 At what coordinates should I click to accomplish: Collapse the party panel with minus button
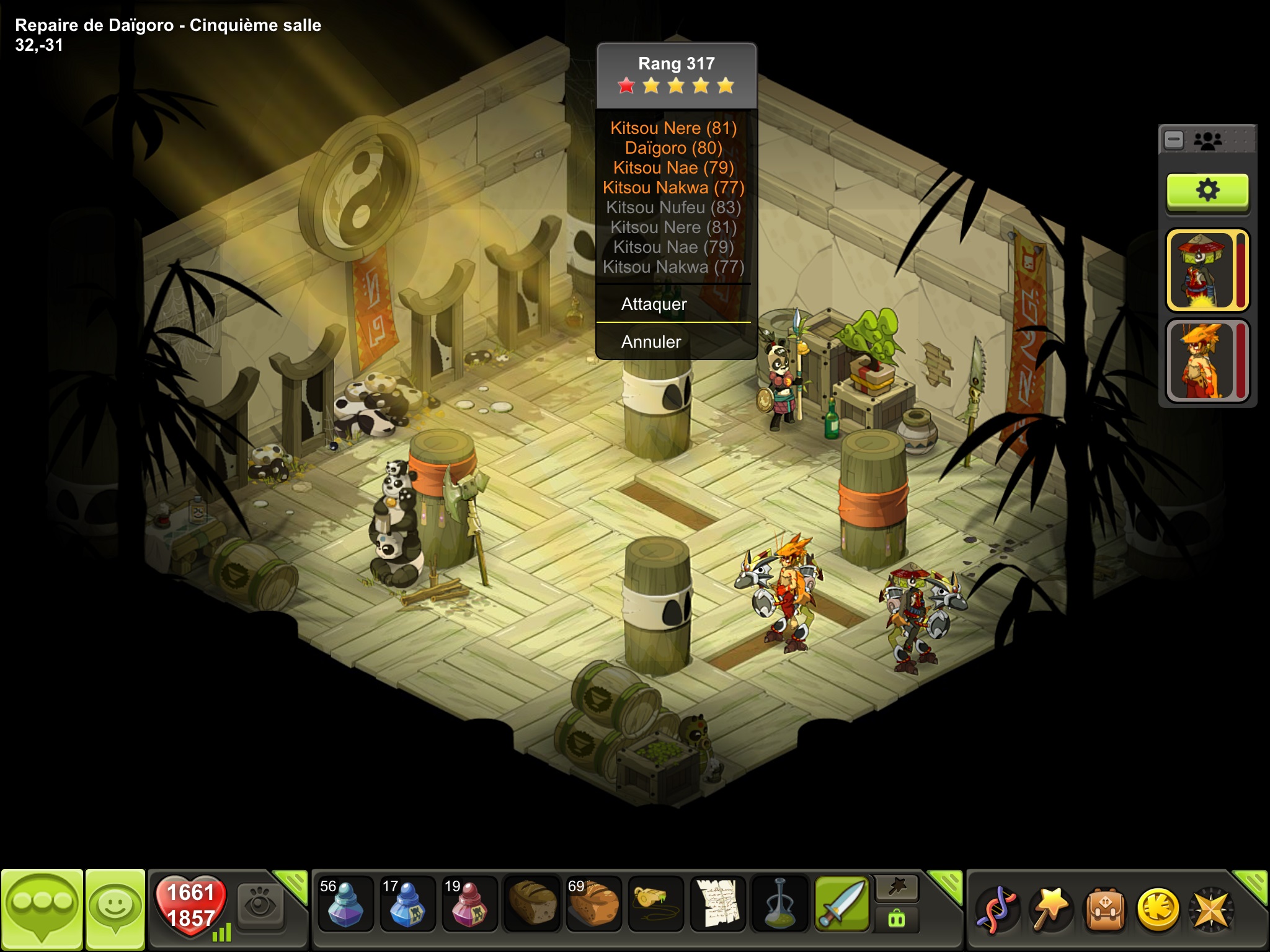[1174, 140]
